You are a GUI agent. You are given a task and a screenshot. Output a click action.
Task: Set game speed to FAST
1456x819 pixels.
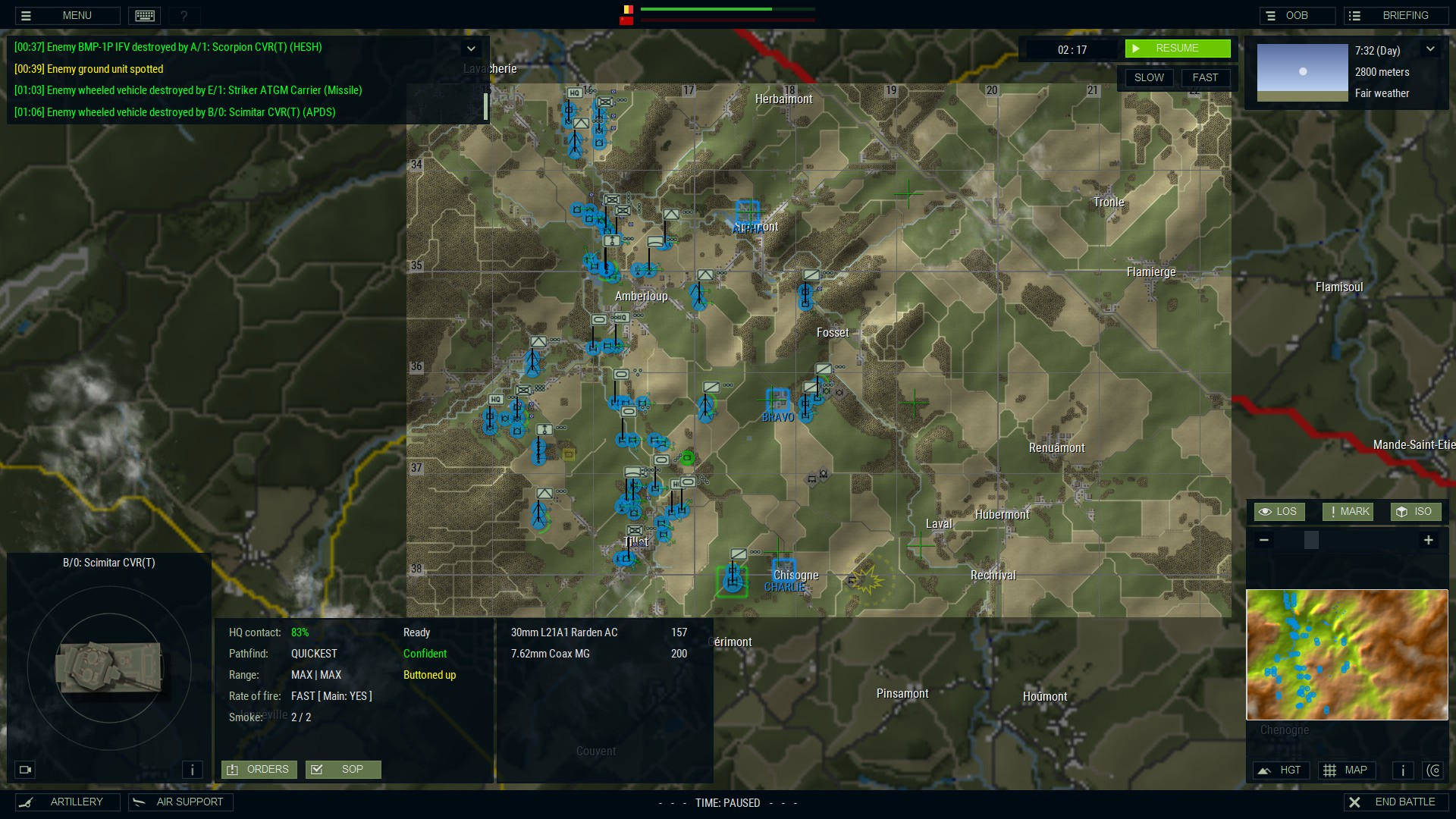1205,77
